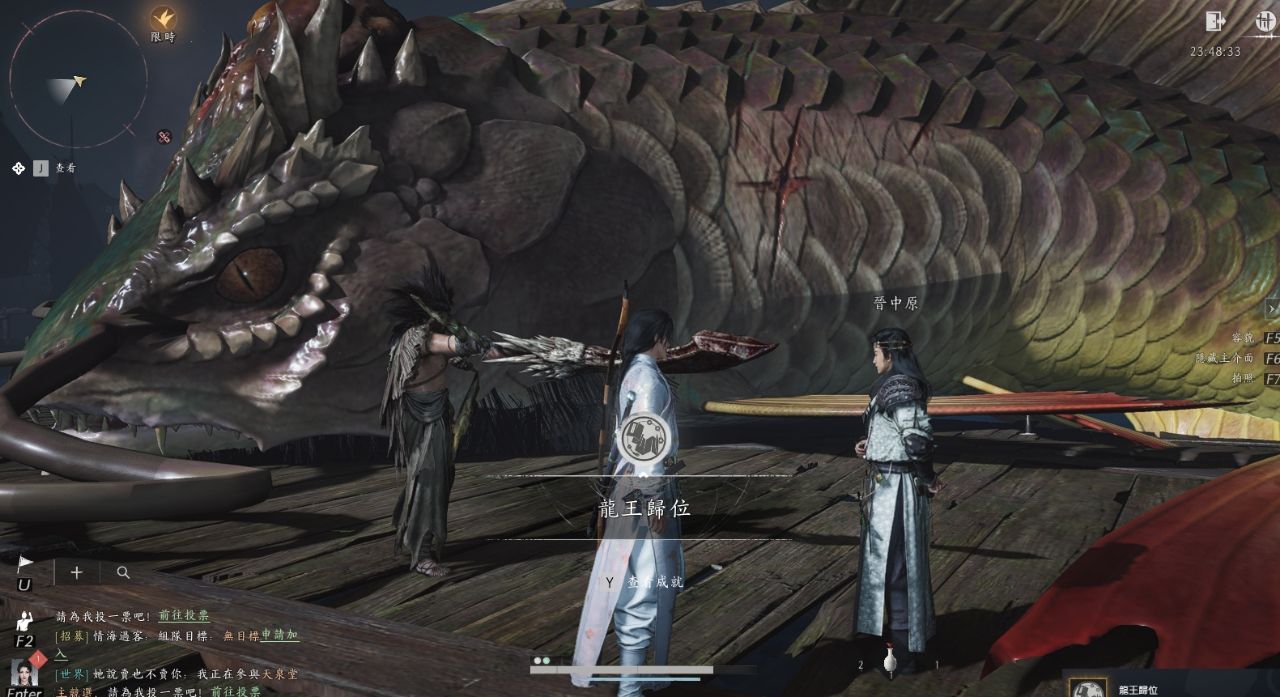Click the 申請加入 apply-to-join link
1280x697 pixels.
point(280,635)
